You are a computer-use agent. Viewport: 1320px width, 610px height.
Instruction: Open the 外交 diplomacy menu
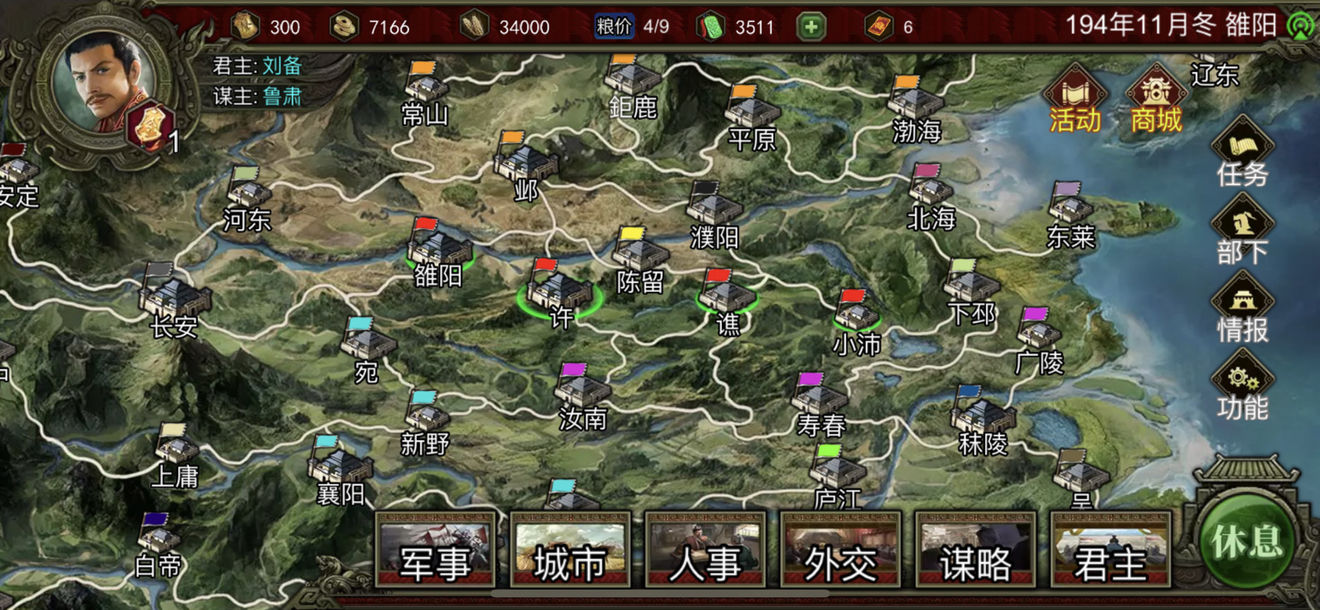coord(840,550)
